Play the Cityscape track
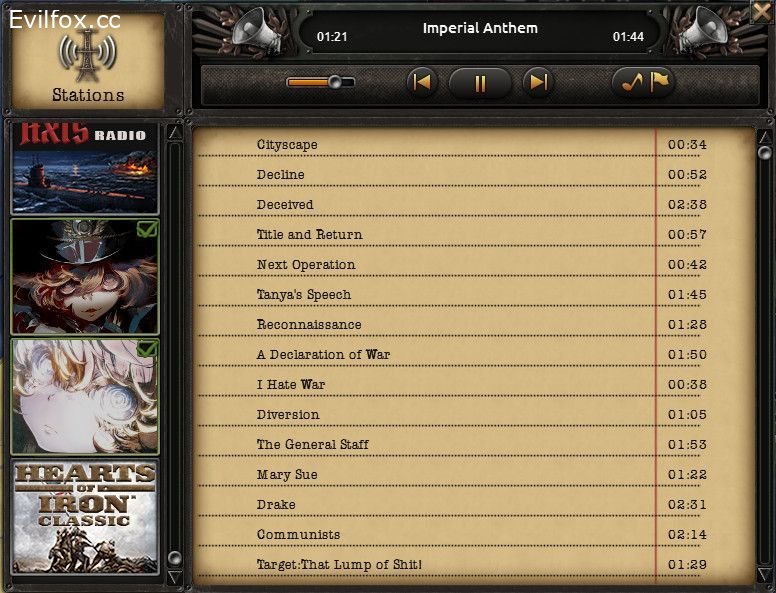 click(287, 145)
